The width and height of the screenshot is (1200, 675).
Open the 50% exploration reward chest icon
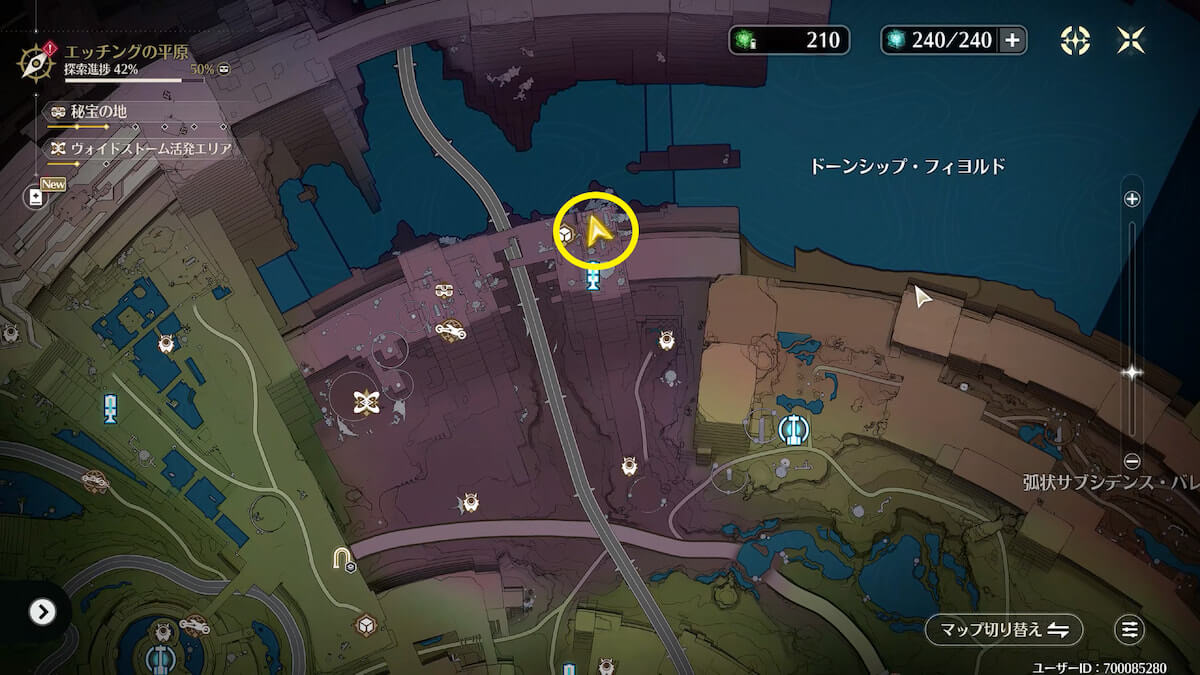[224, 69]
